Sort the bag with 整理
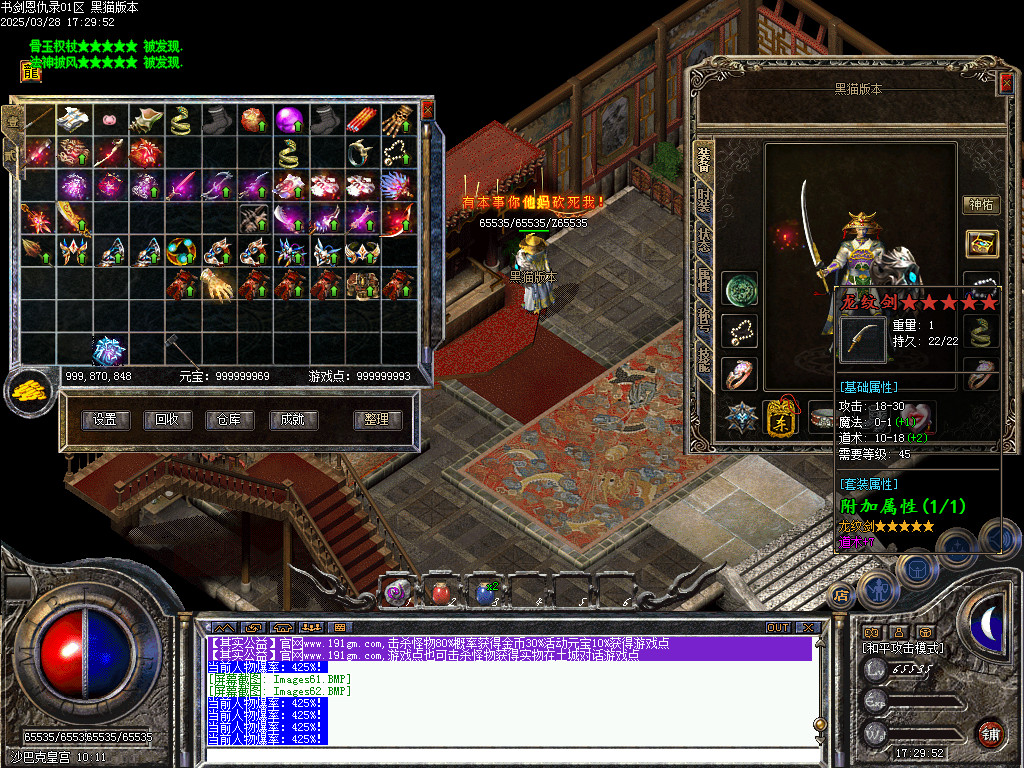Viewport: 1024px width, 768px height. point(377,420)
